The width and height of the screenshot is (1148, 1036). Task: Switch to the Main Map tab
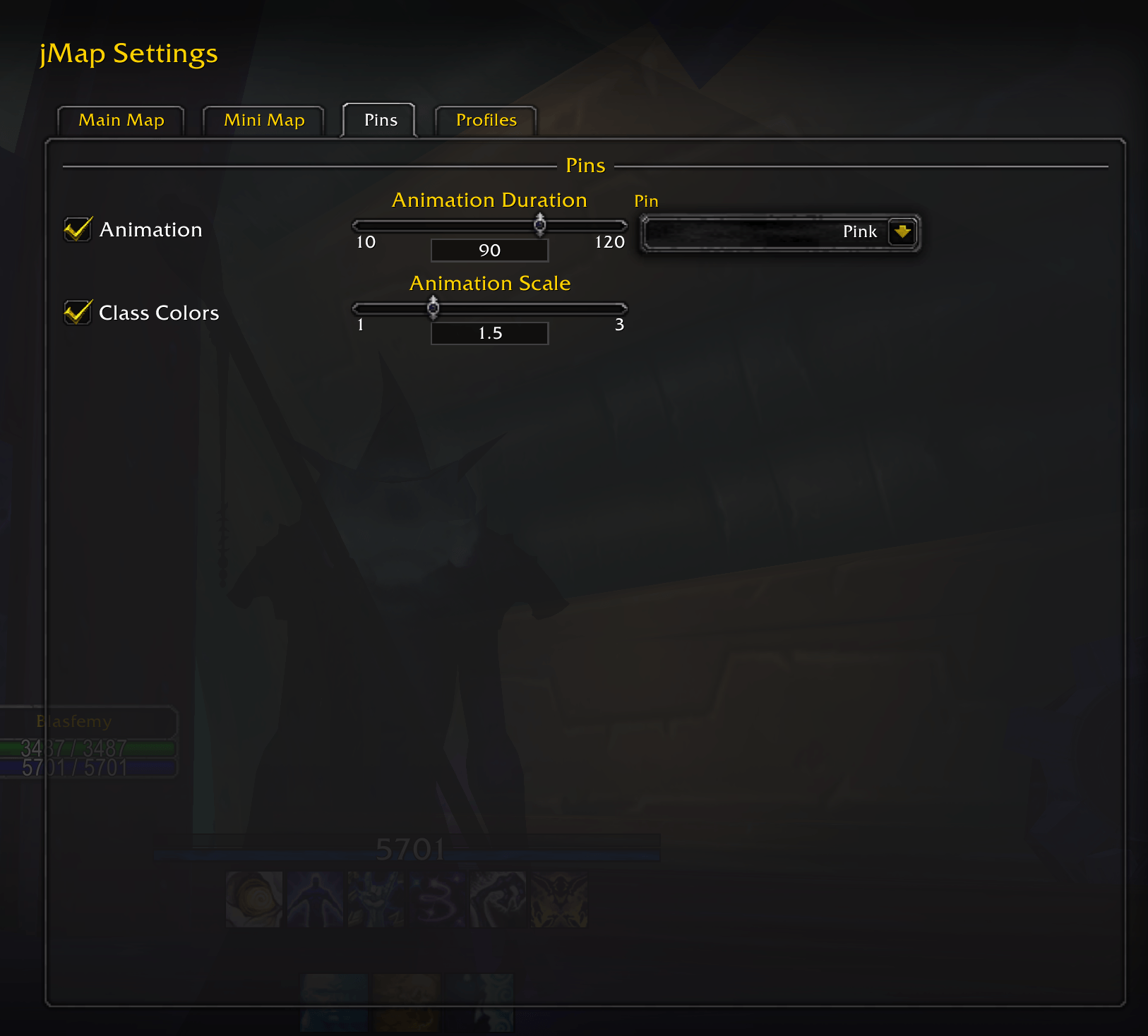(x=120, y=120)
